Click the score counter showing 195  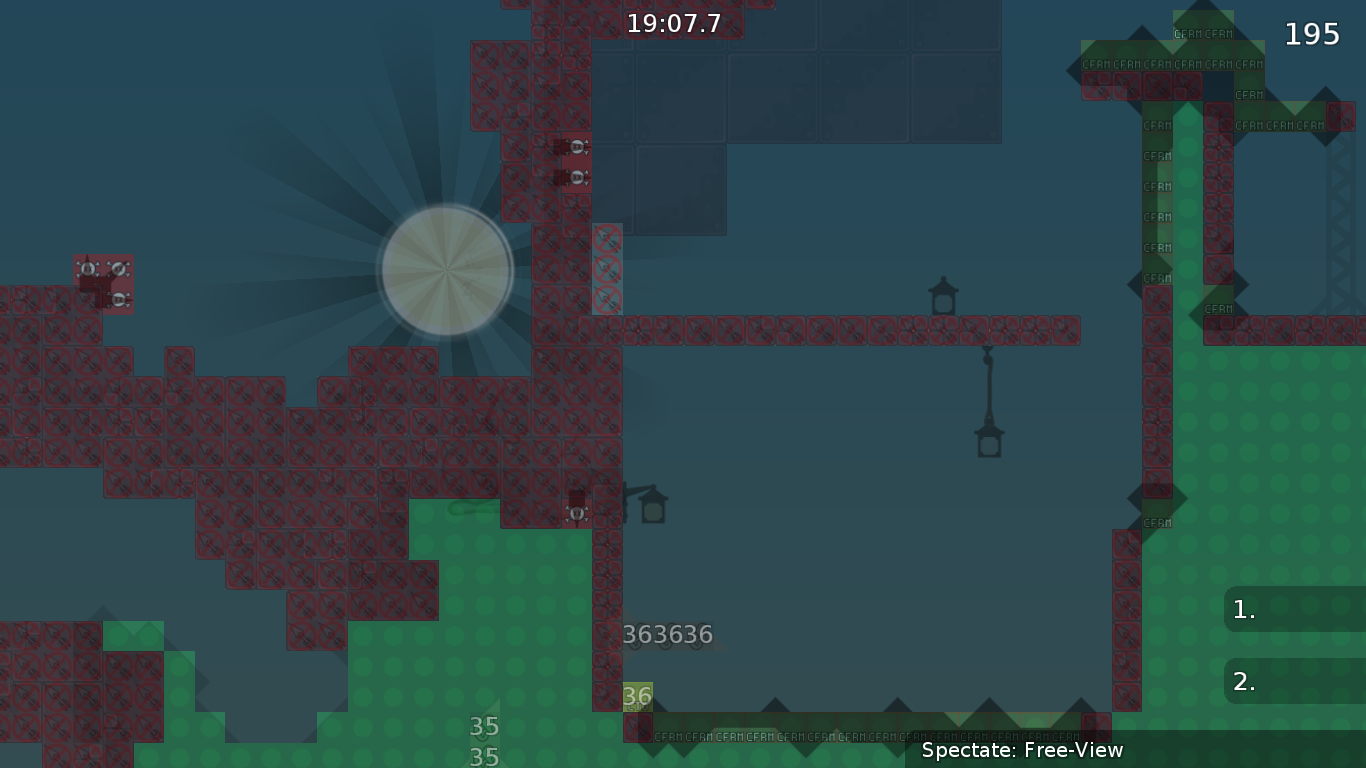coord(1310,33)
